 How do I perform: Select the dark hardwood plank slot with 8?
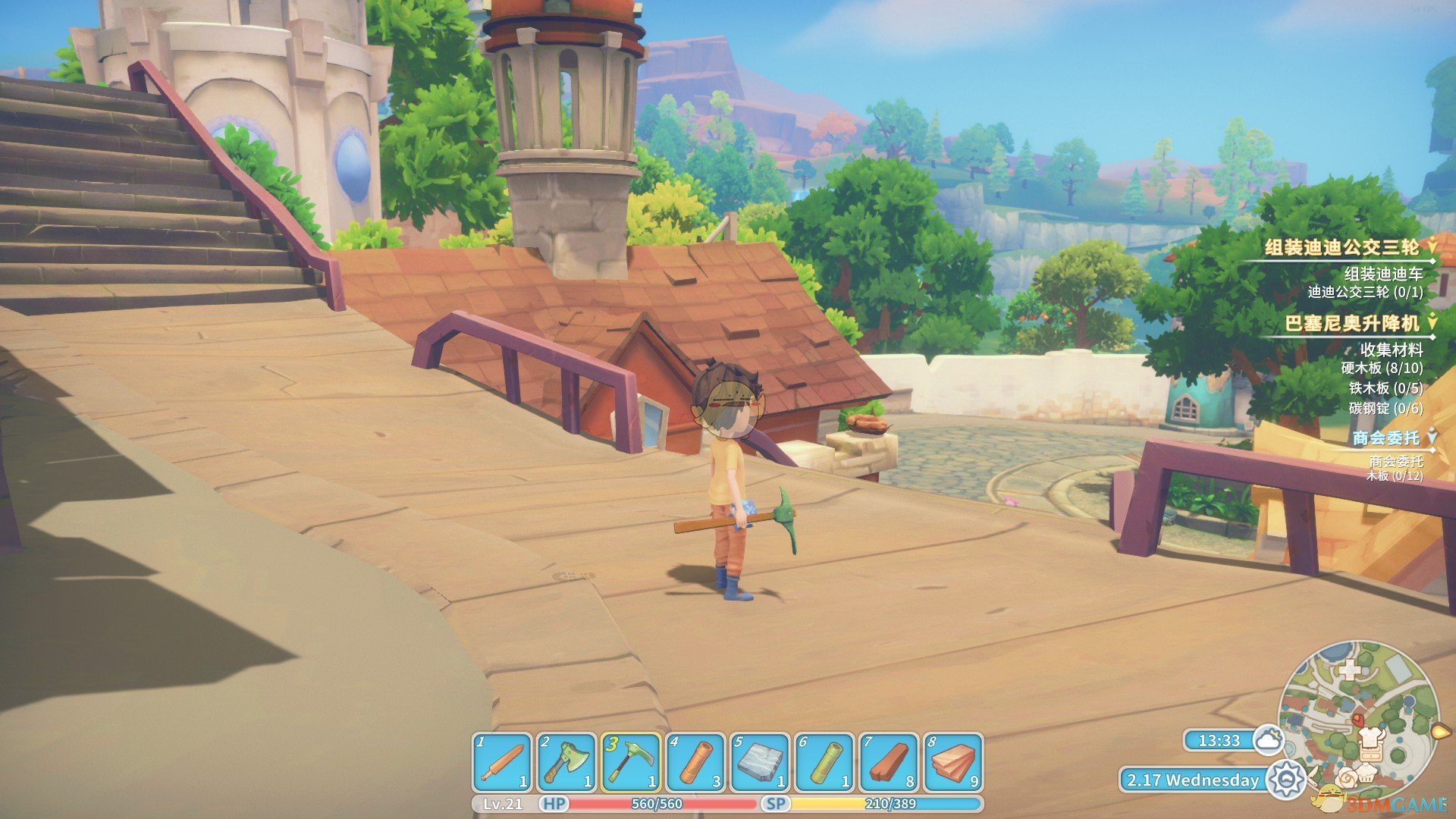tap(889, 762)
